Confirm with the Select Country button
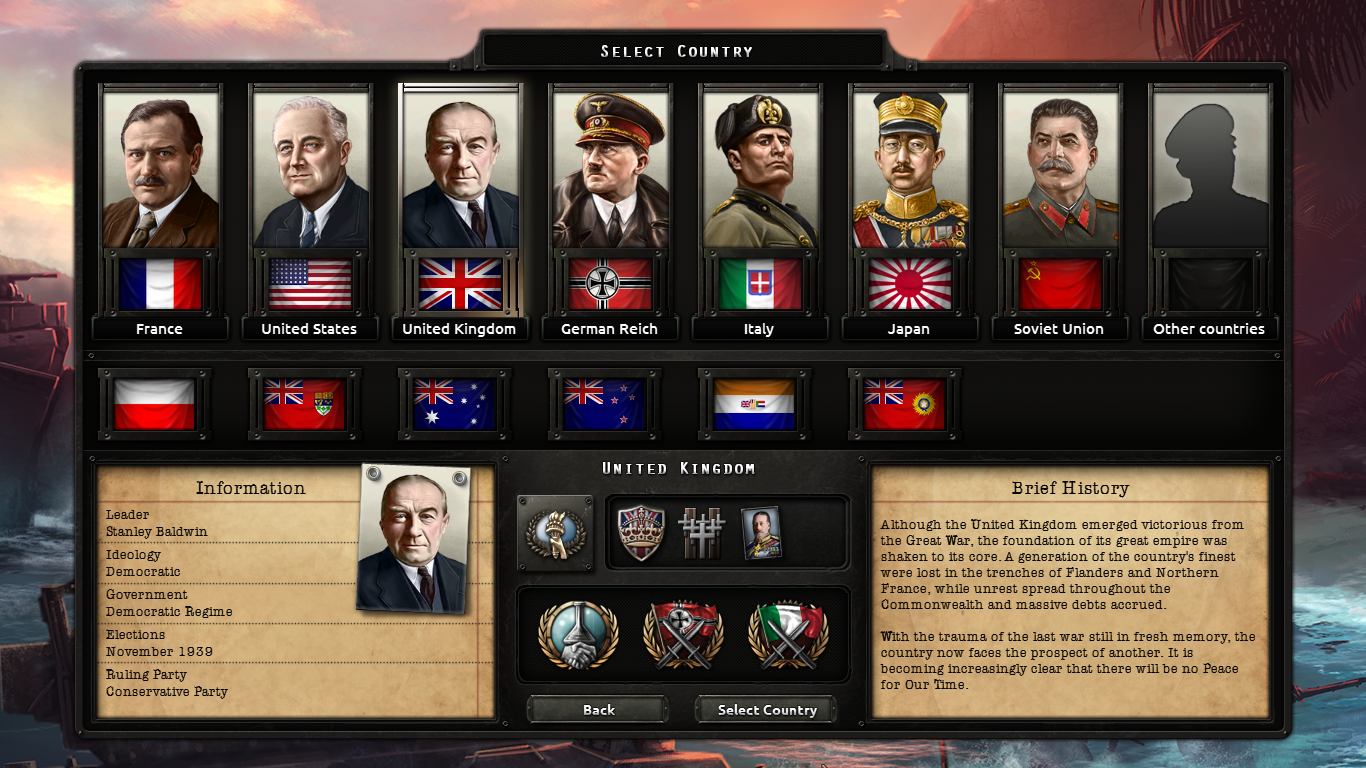Image resolution: width=1366 pixels, height=768 pixels. tap(767, 710)
